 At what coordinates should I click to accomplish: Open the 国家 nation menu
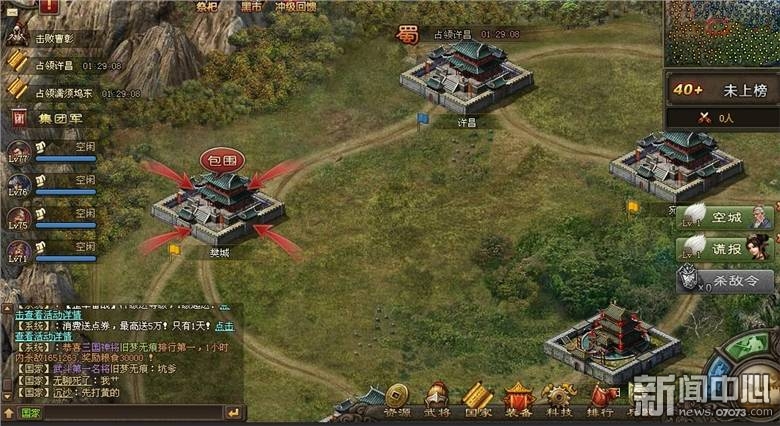coord(478,399)
